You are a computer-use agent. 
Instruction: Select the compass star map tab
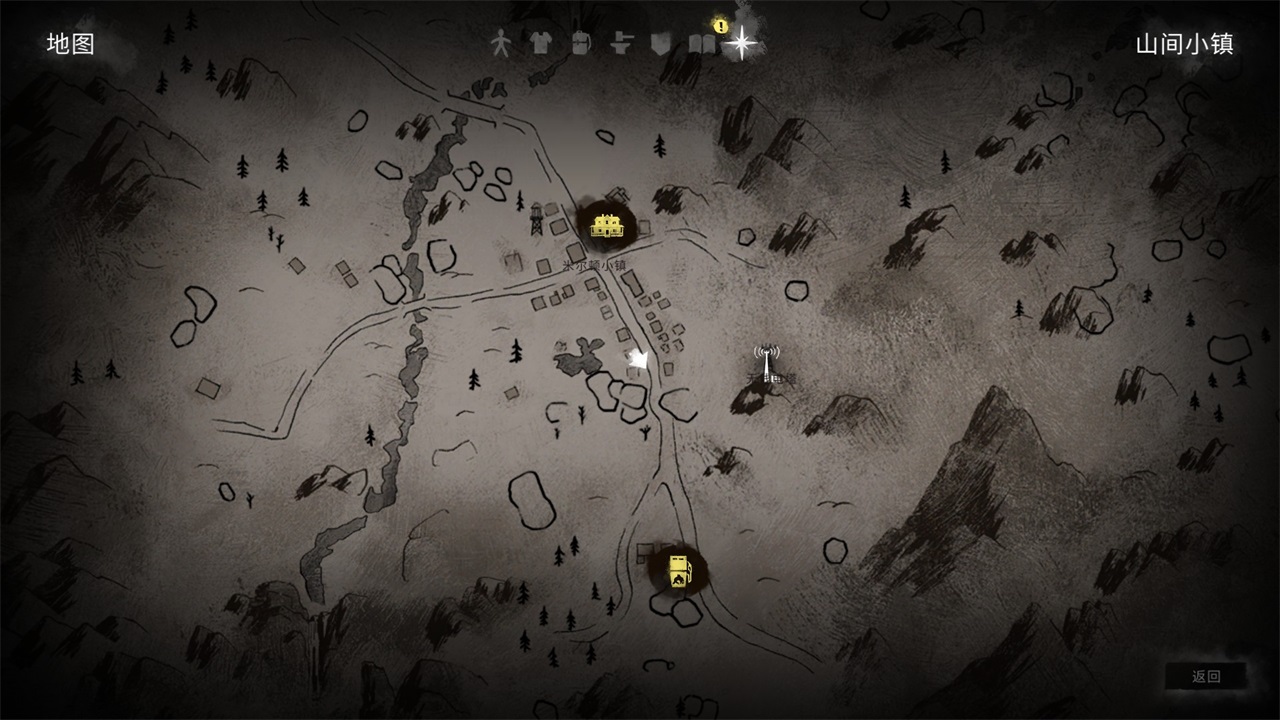[x=741, y=43]
